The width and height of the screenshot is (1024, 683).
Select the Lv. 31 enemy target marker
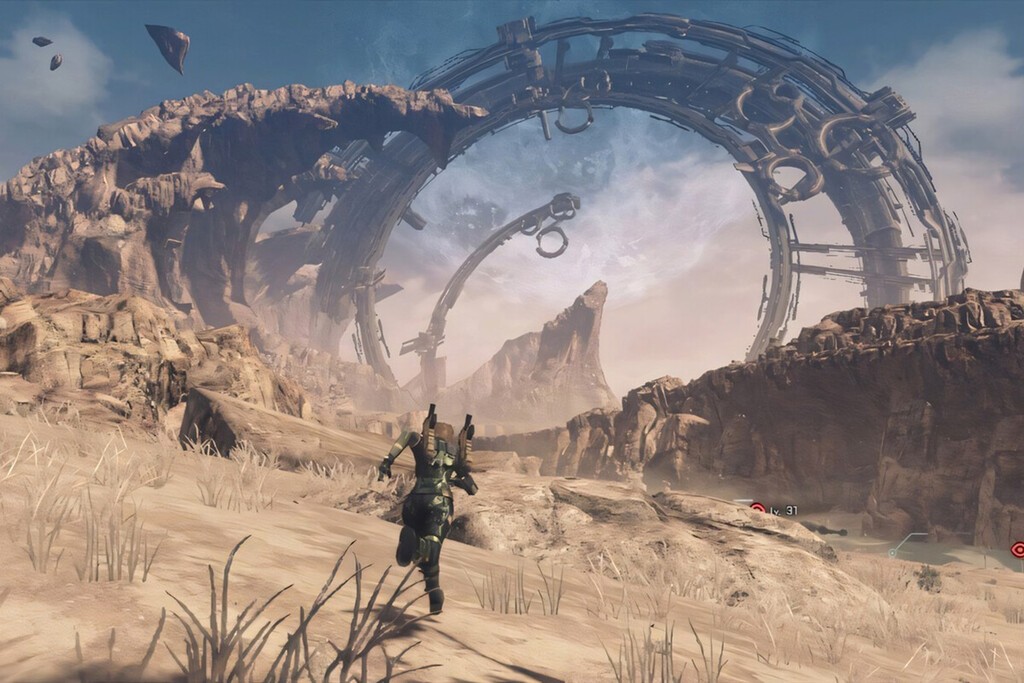pos(758,509)
